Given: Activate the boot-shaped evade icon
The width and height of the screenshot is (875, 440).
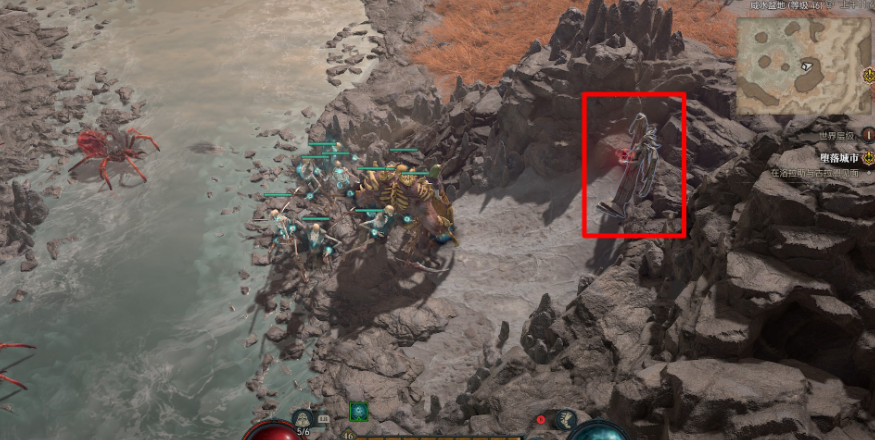Looking at the screenshot, I should [566, 420].
